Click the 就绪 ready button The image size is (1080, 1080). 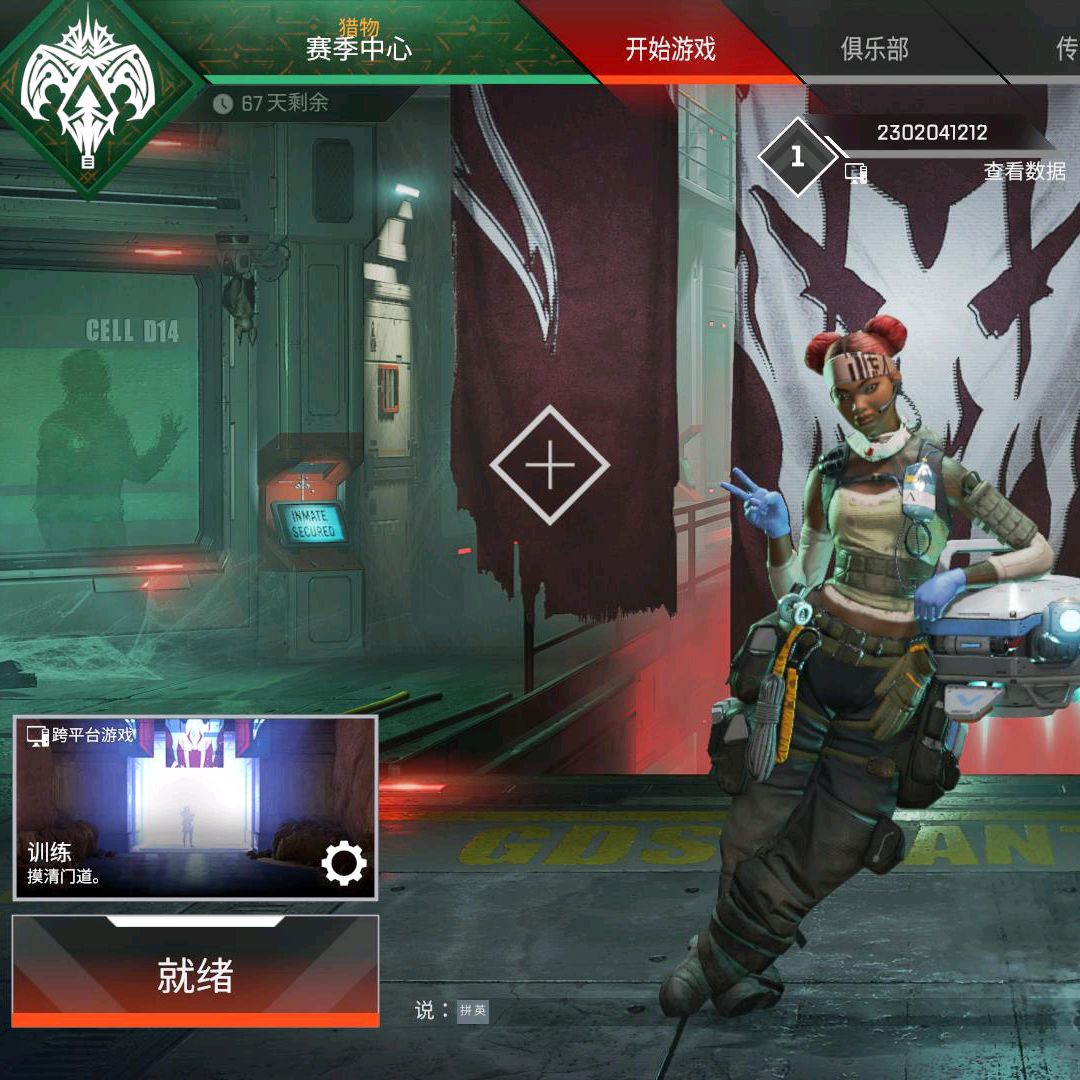coord(195,975)
